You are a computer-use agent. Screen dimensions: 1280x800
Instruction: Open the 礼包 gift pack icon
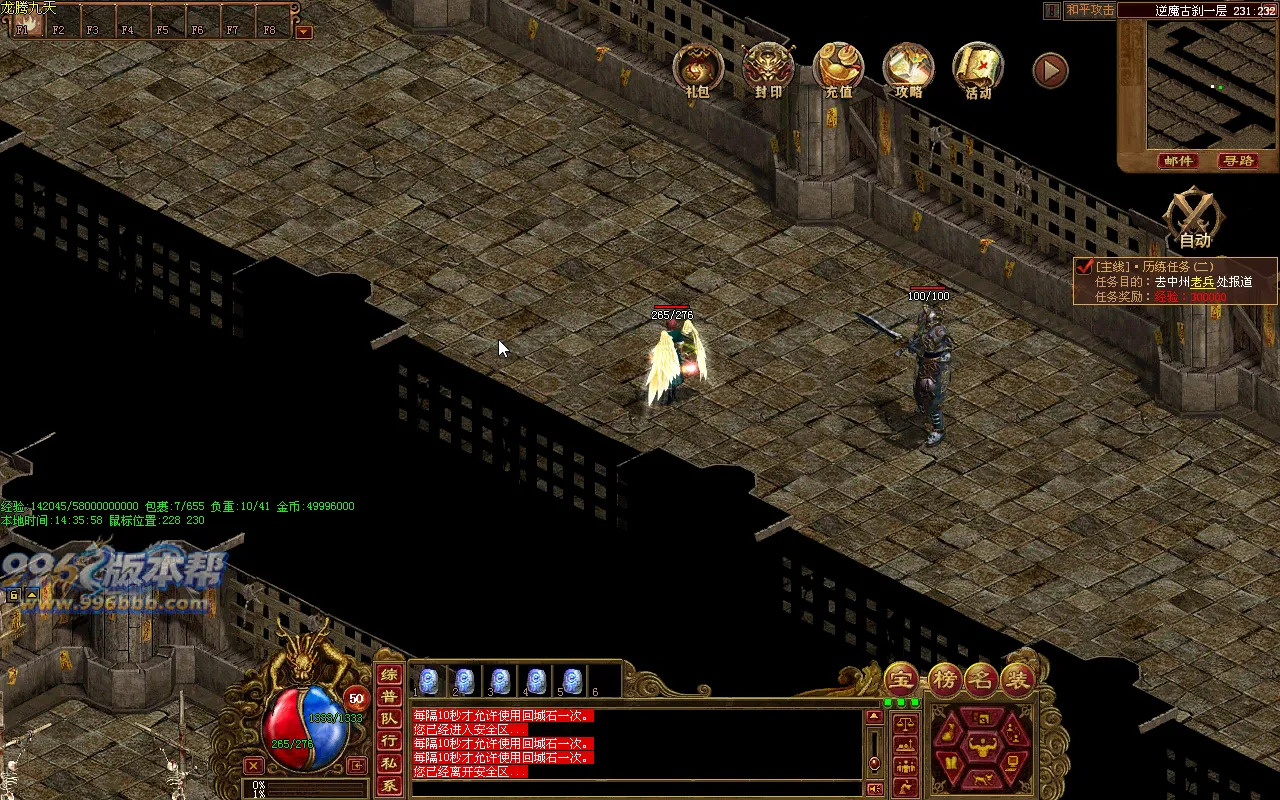coord(697,68)
